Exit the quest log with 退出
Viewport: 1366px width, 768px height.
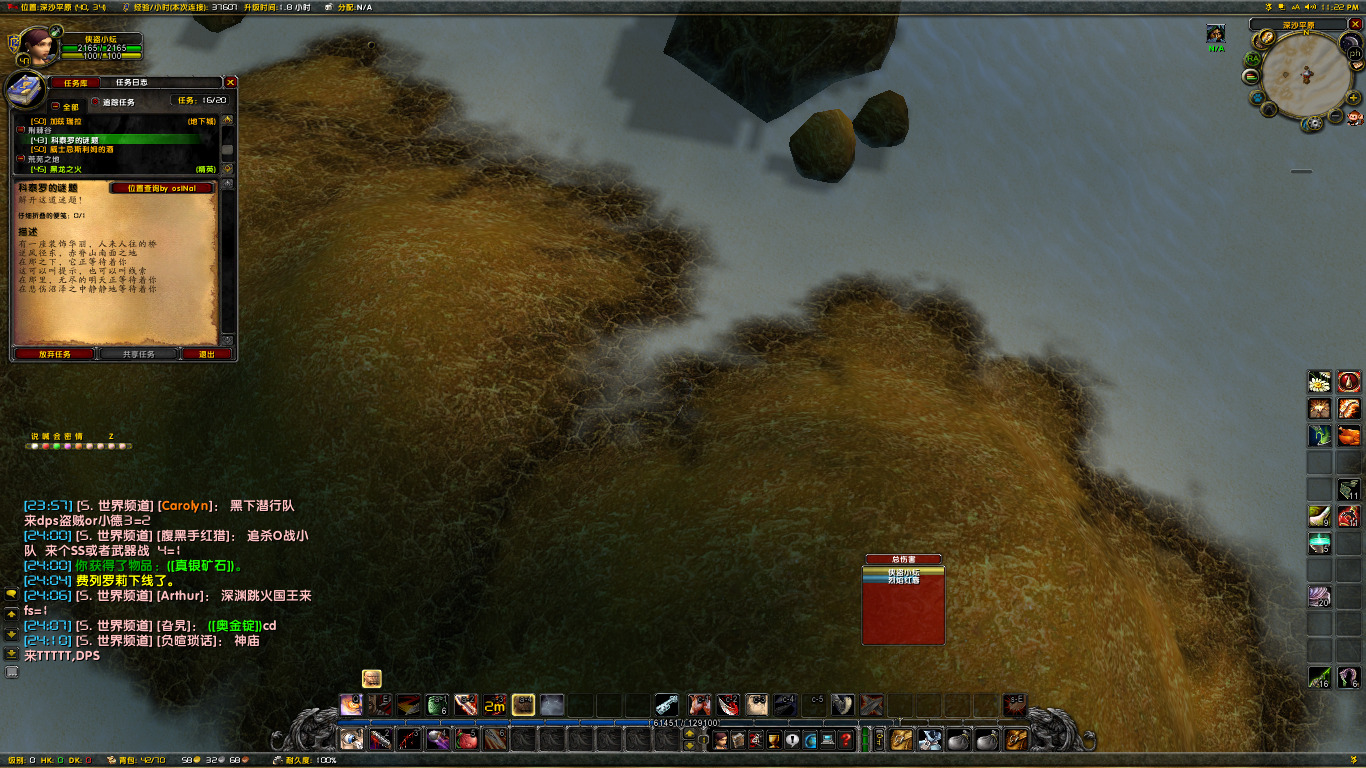tap(207, 354)
